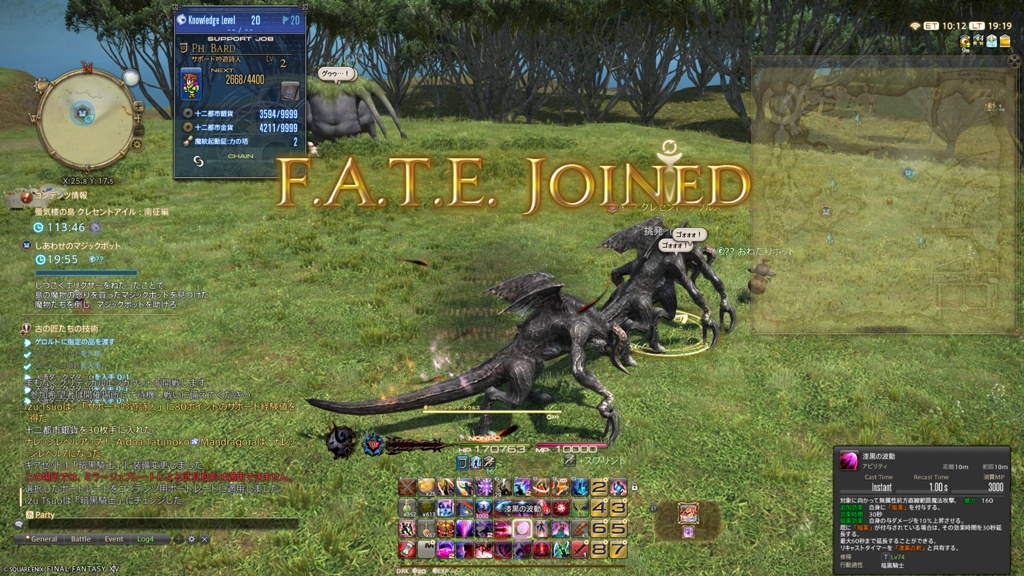Open the Battle chat tab
The height and width of the screenshot is (576, 1024).
click(80, 539)
